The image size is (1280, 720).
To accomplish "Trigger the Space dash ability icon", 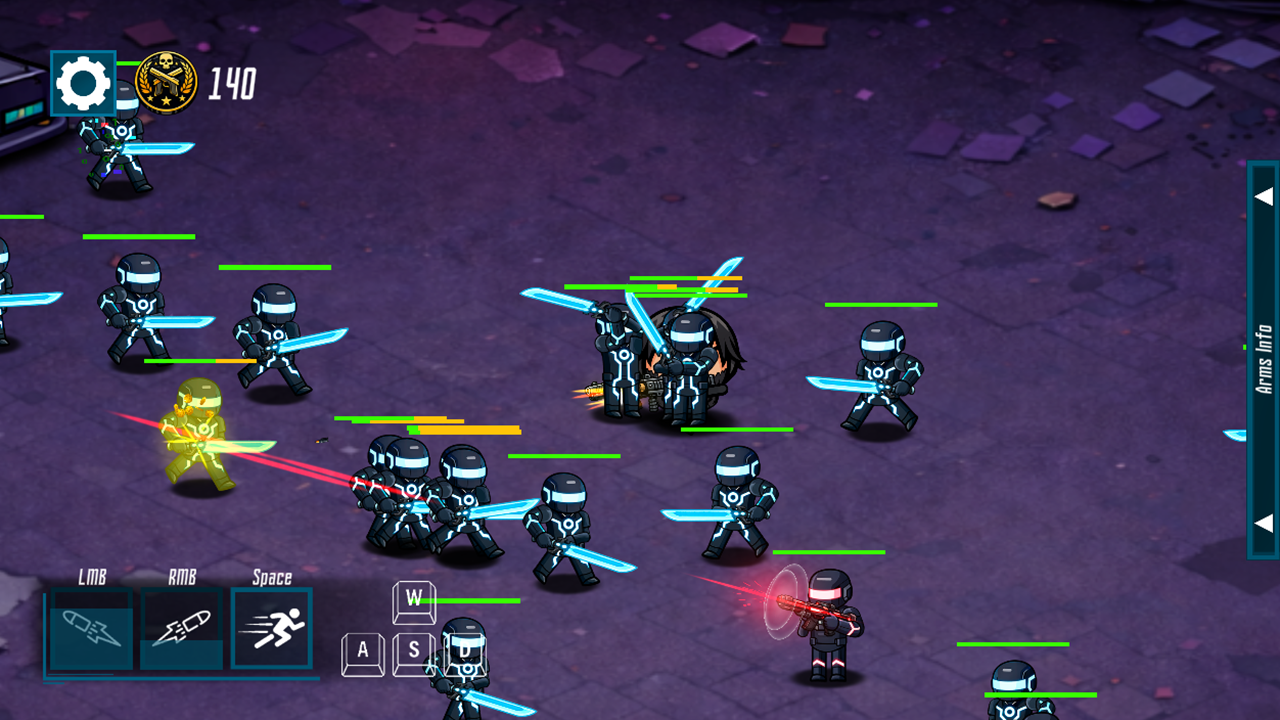I will (272, 628).
